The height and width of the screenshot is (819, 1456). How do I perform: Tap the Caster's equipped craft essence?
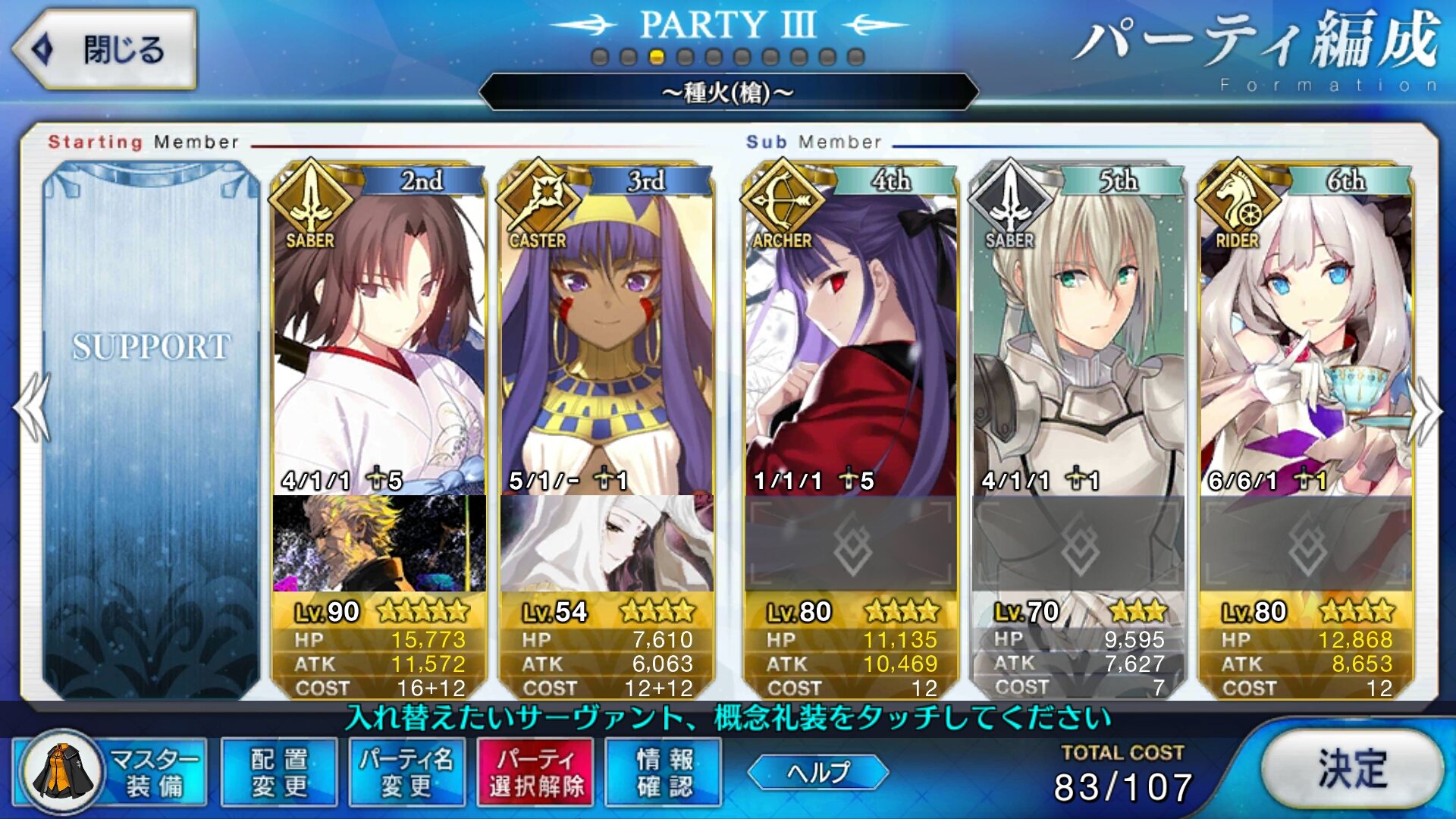tap(606, 543)
